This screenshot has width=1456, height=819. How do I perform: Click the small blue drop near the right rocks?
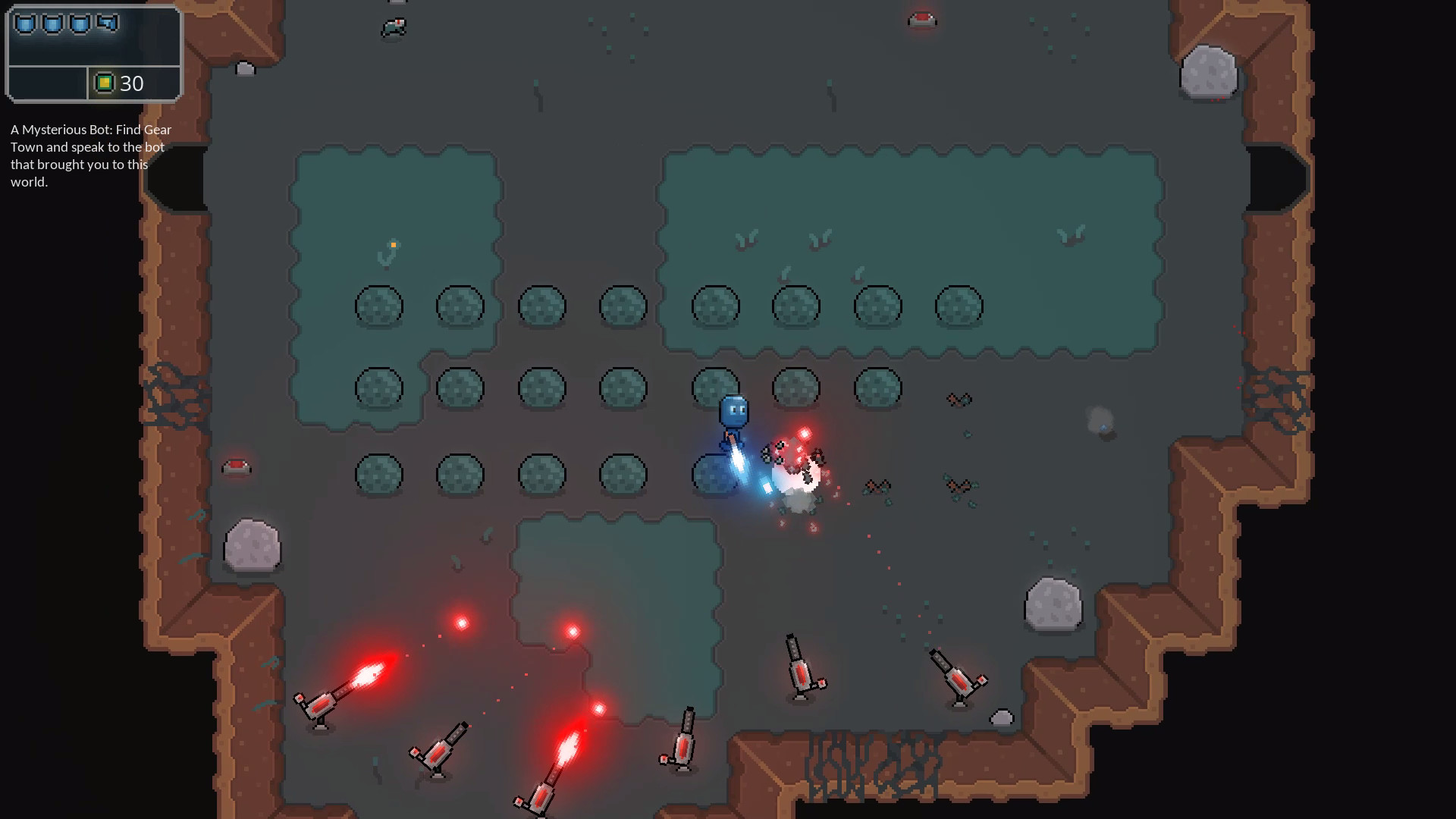[1103, 427]
